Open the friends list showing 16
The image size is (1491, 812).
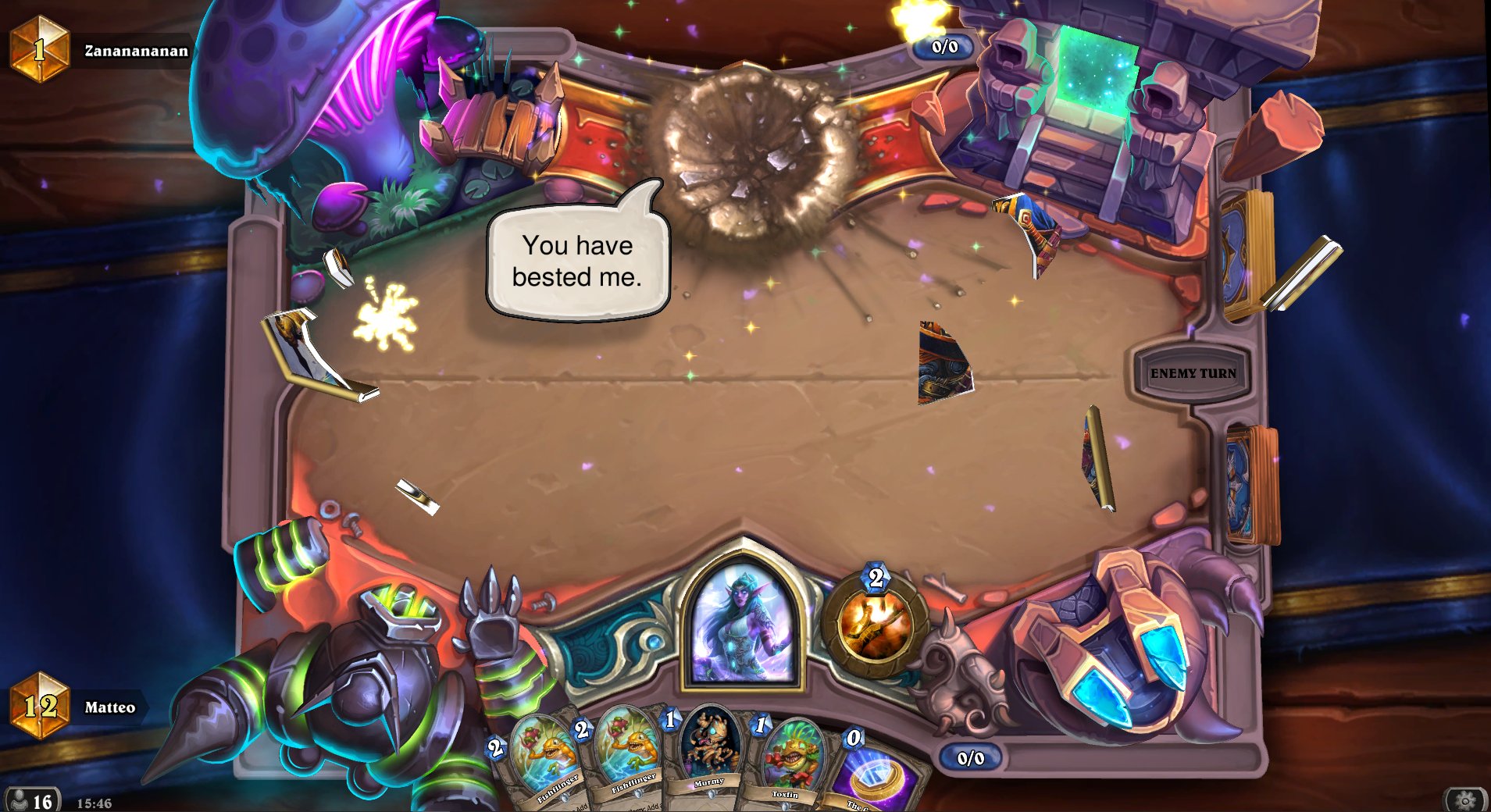pyautogui.click(x=31, y=800)
